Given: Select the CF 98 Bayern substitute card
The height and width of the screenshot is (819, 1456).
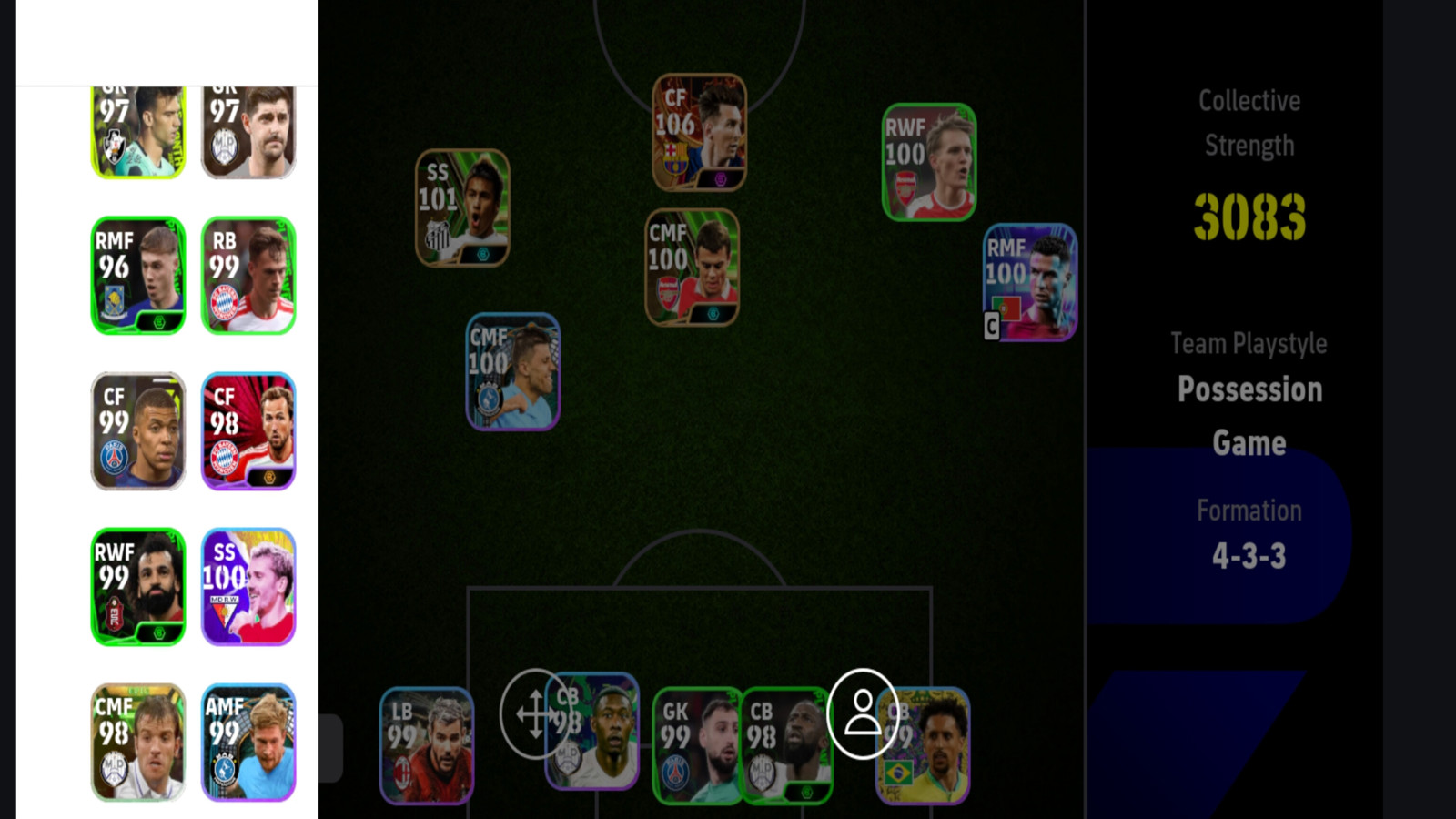Looking at the screenshot, I should pyautogui.click(x=248, y=431).
